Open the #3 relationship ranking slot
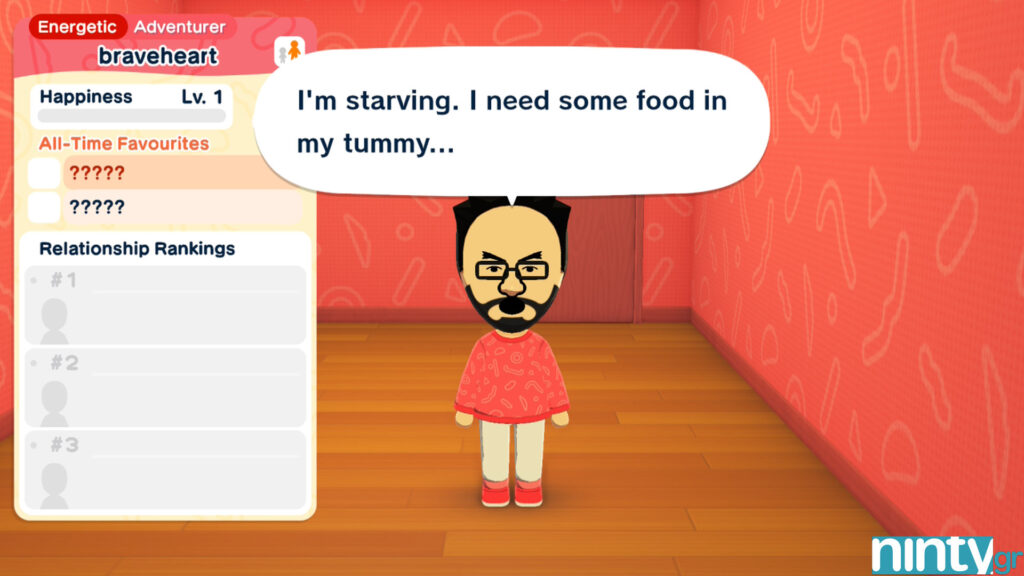 [165, 469]
